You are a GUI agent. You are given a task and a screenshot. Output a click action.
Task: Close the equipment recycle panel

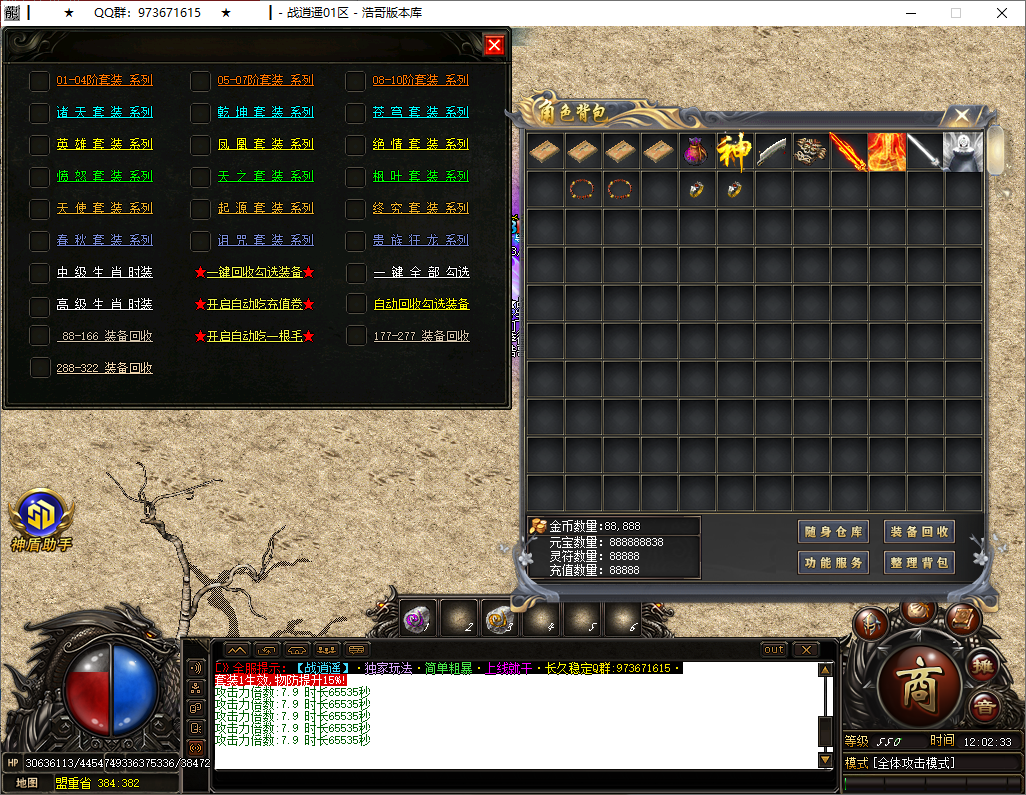[494, 45]
